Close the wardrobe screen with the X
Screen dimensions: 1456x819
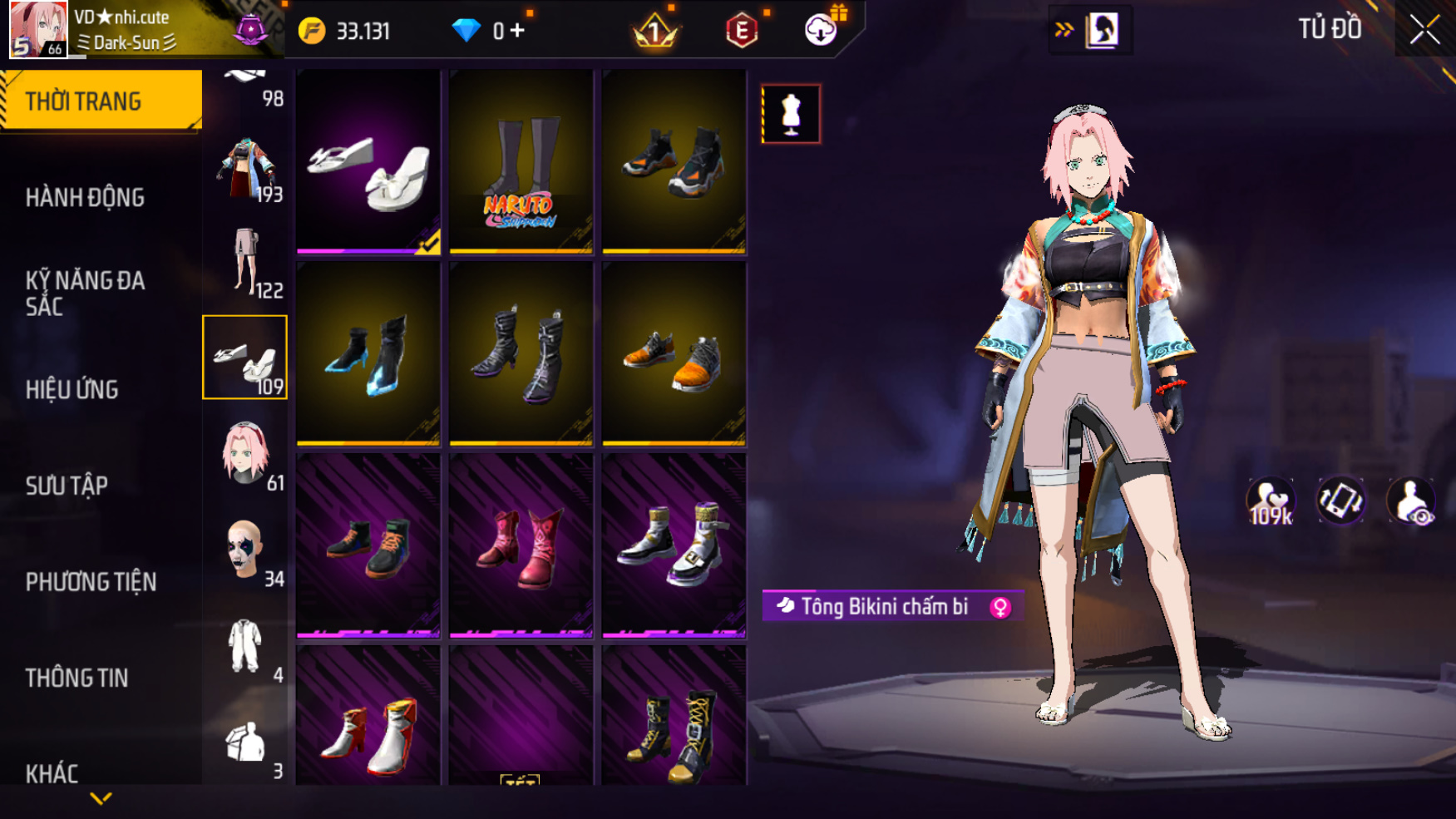pyautogui.click(x=1424, y=30)
